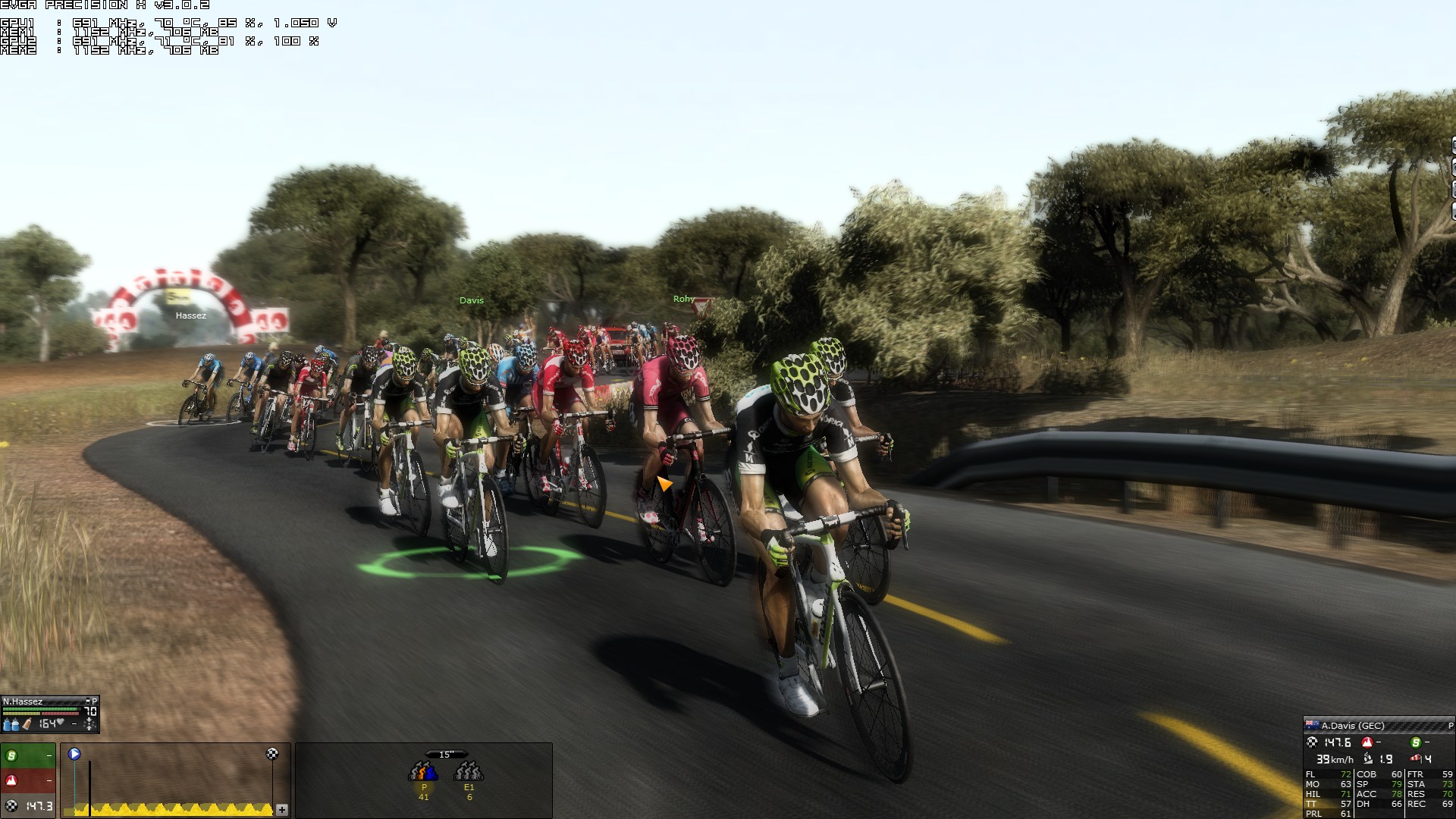Click the Davis name label above the peloton
The width and height of the screenshot is (1456, 819).
tap(471, 300)
